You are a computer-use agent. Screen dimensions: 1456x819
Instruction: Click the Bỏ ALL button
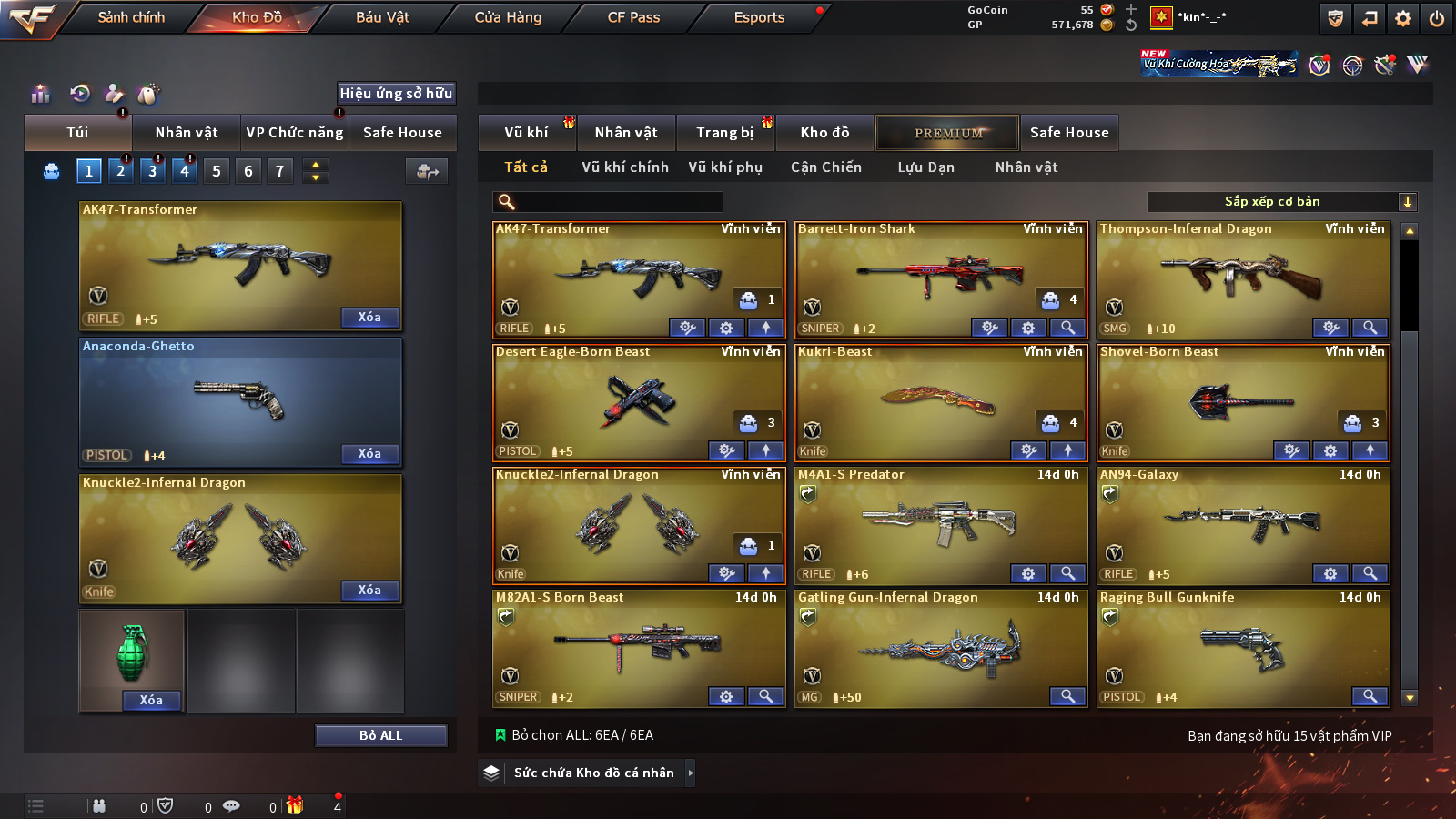(x=380, y=735)
